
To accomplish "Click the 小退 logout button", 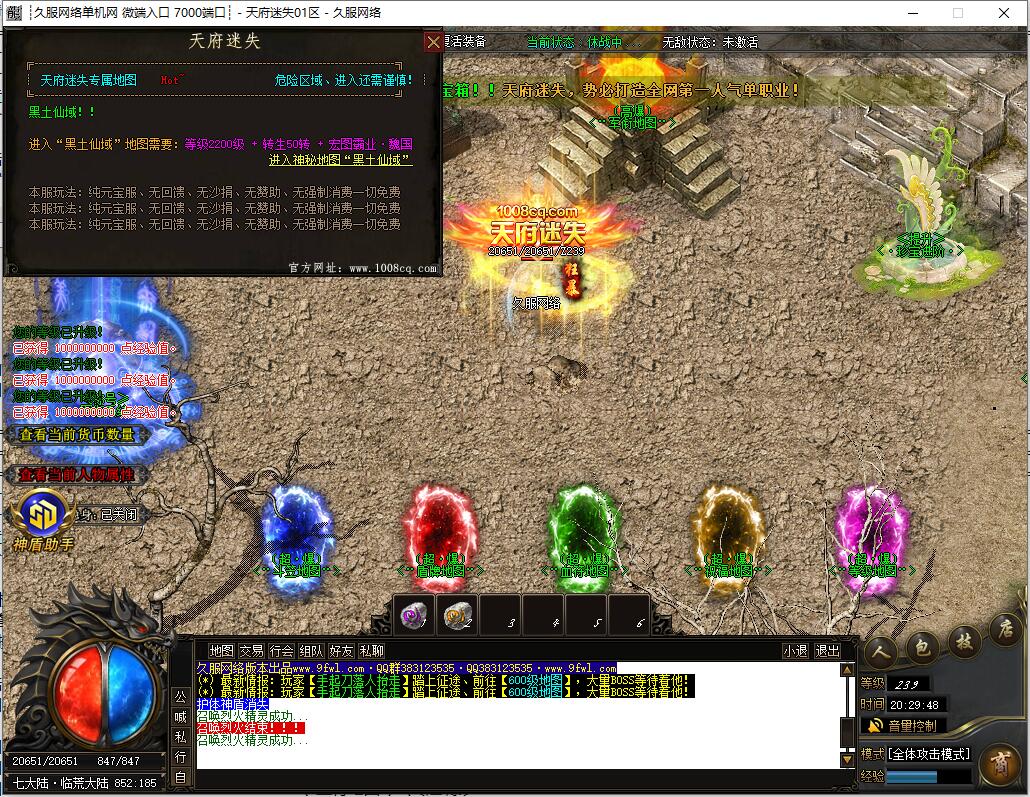I will pos(795,650).
